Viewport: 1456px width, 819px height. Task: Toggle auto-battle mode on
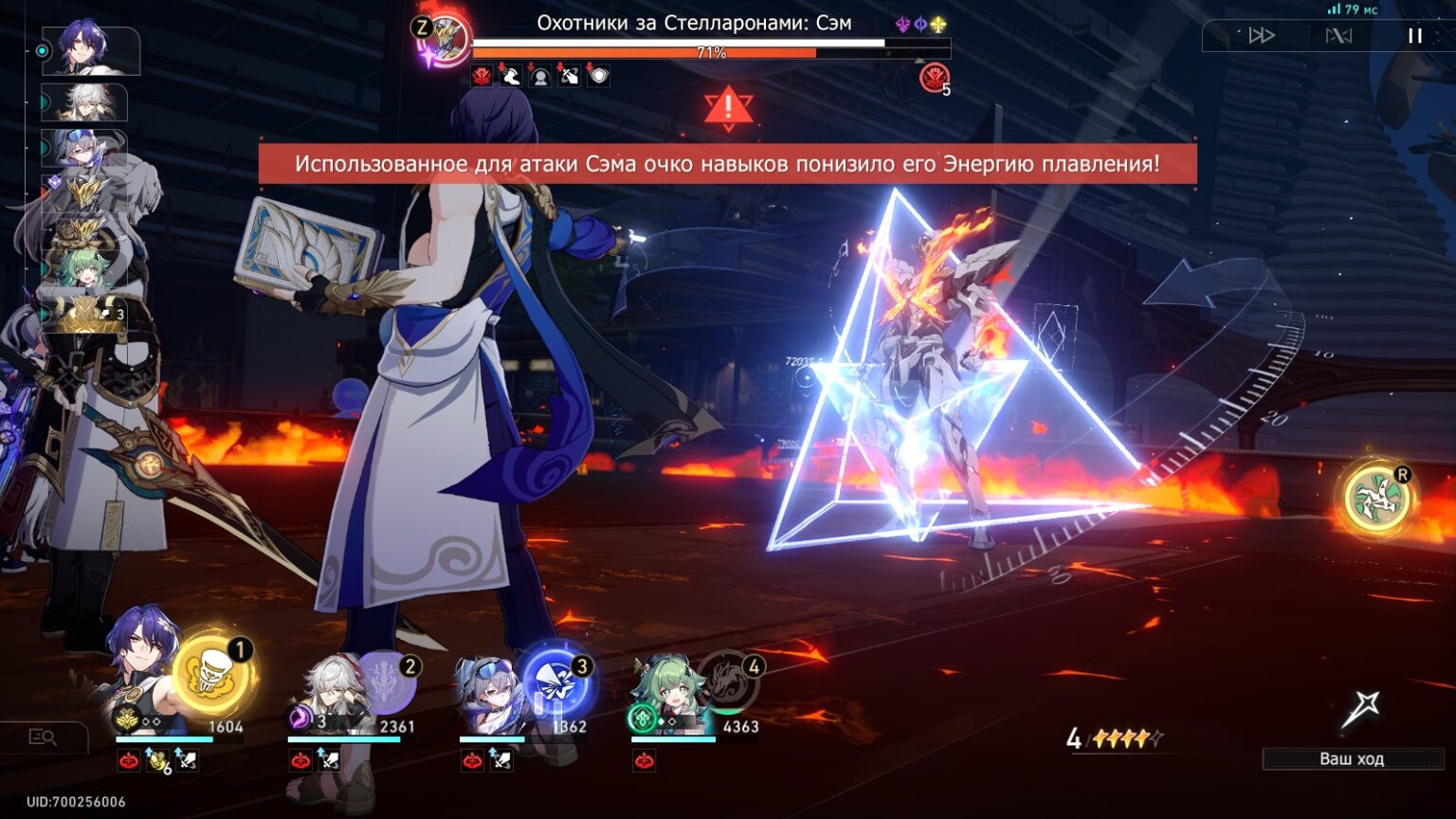click(1338, 35)
